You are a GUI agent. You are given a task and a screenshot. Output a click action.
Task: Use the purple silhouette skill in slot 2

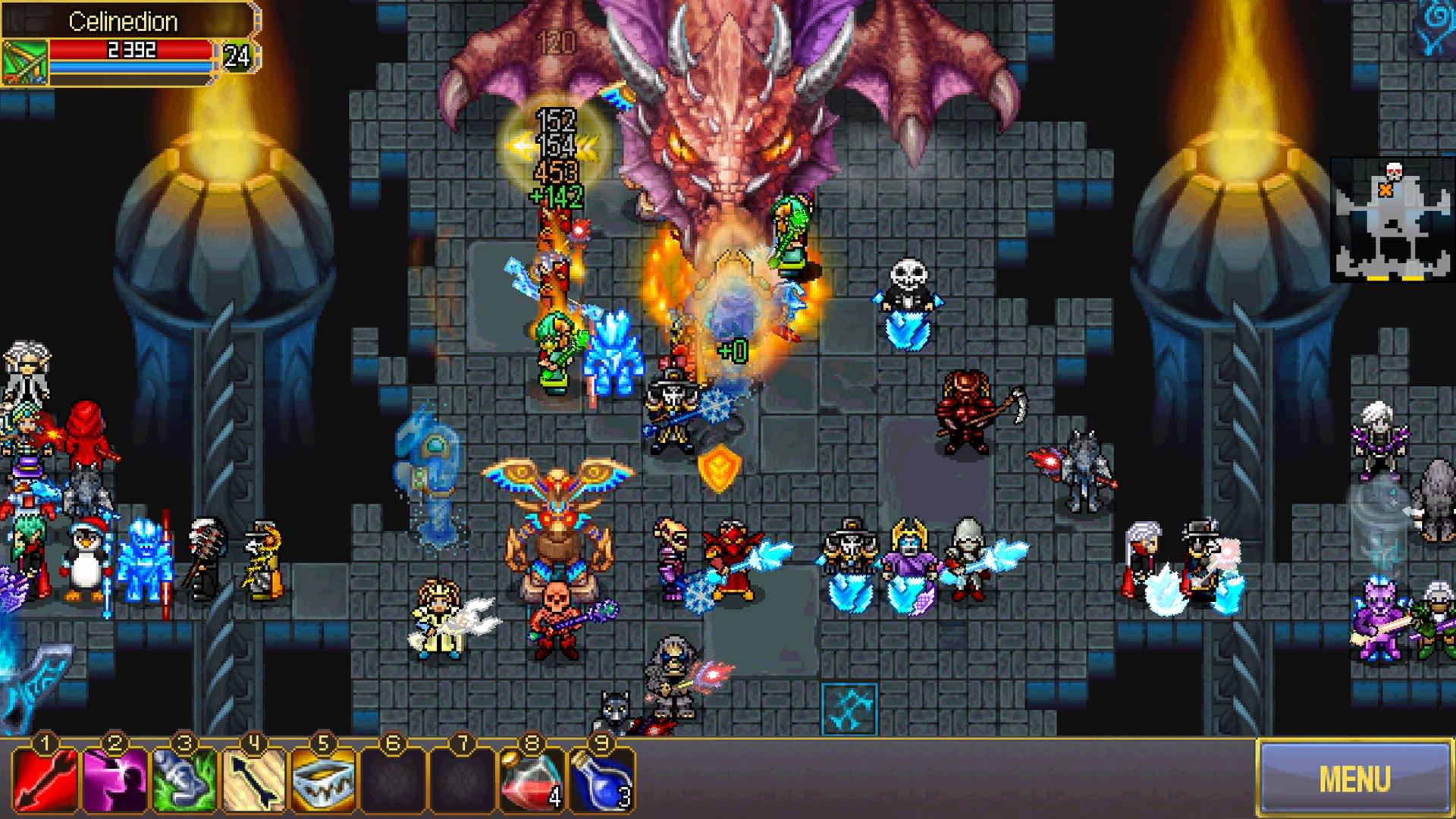(x=114, y=780)
